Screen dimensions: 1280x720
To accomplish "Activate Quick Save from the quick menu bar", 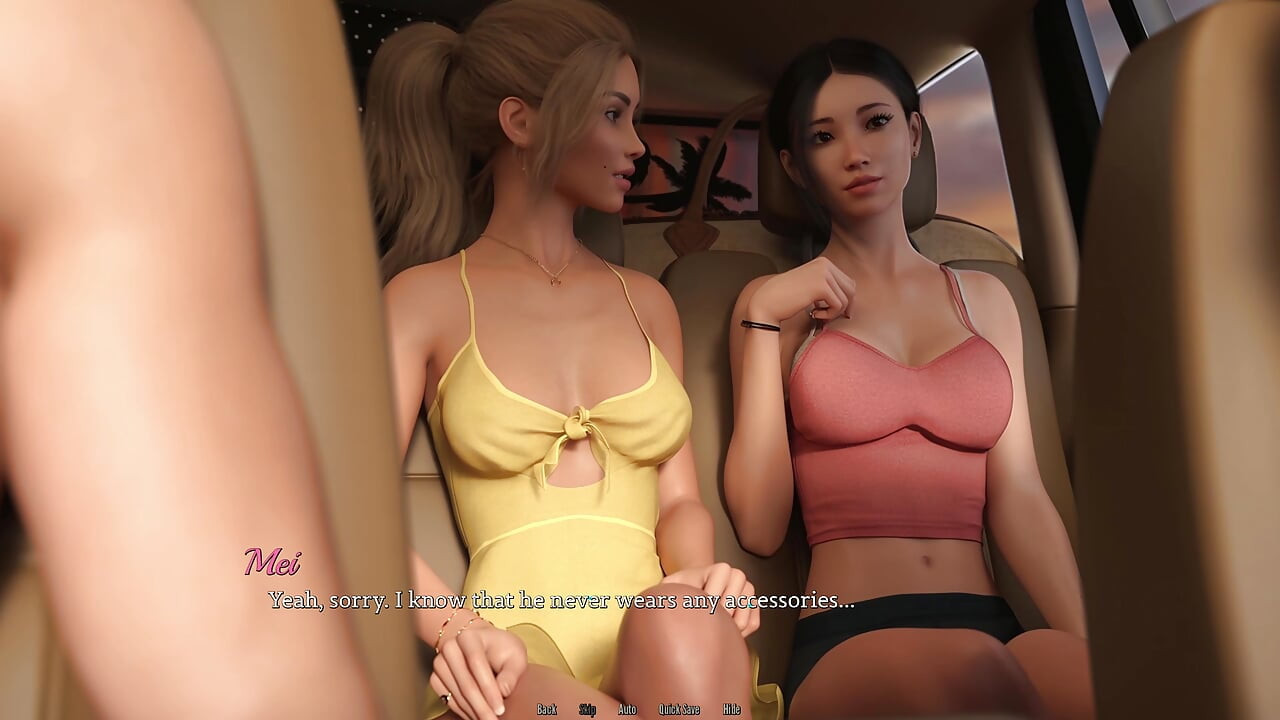I will click(680, 708).
